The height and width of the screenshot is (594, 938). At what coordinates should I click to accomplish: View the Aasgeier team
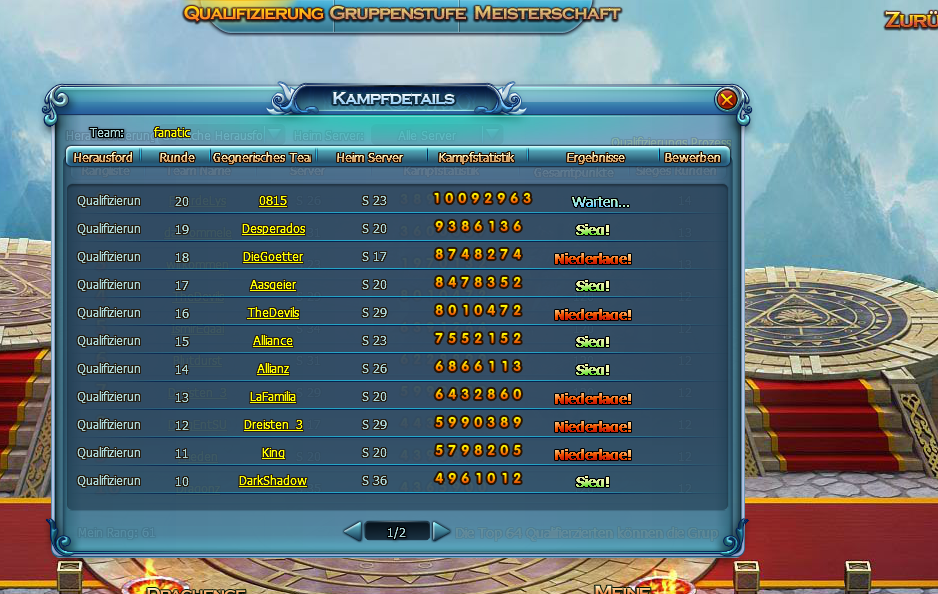pyautogui.click(x=273, y=285)
